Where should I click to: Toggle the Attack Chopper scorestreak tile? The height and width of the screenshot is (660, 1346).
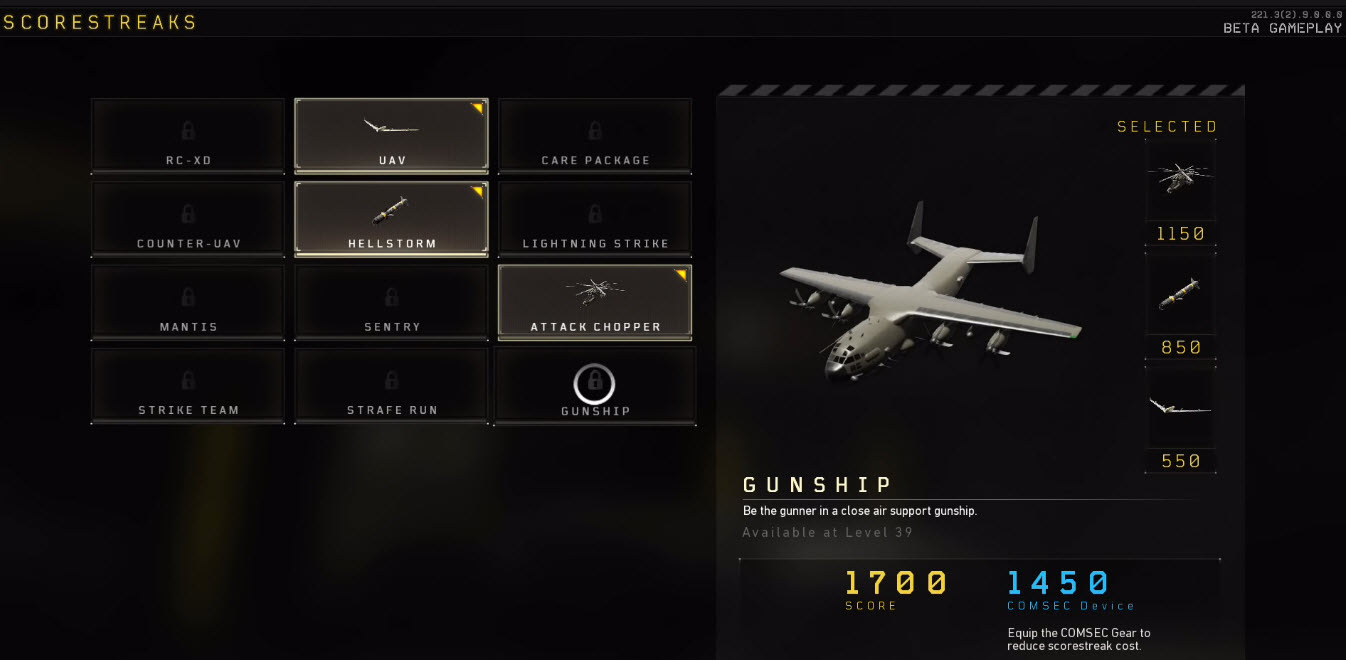point(595,302)
